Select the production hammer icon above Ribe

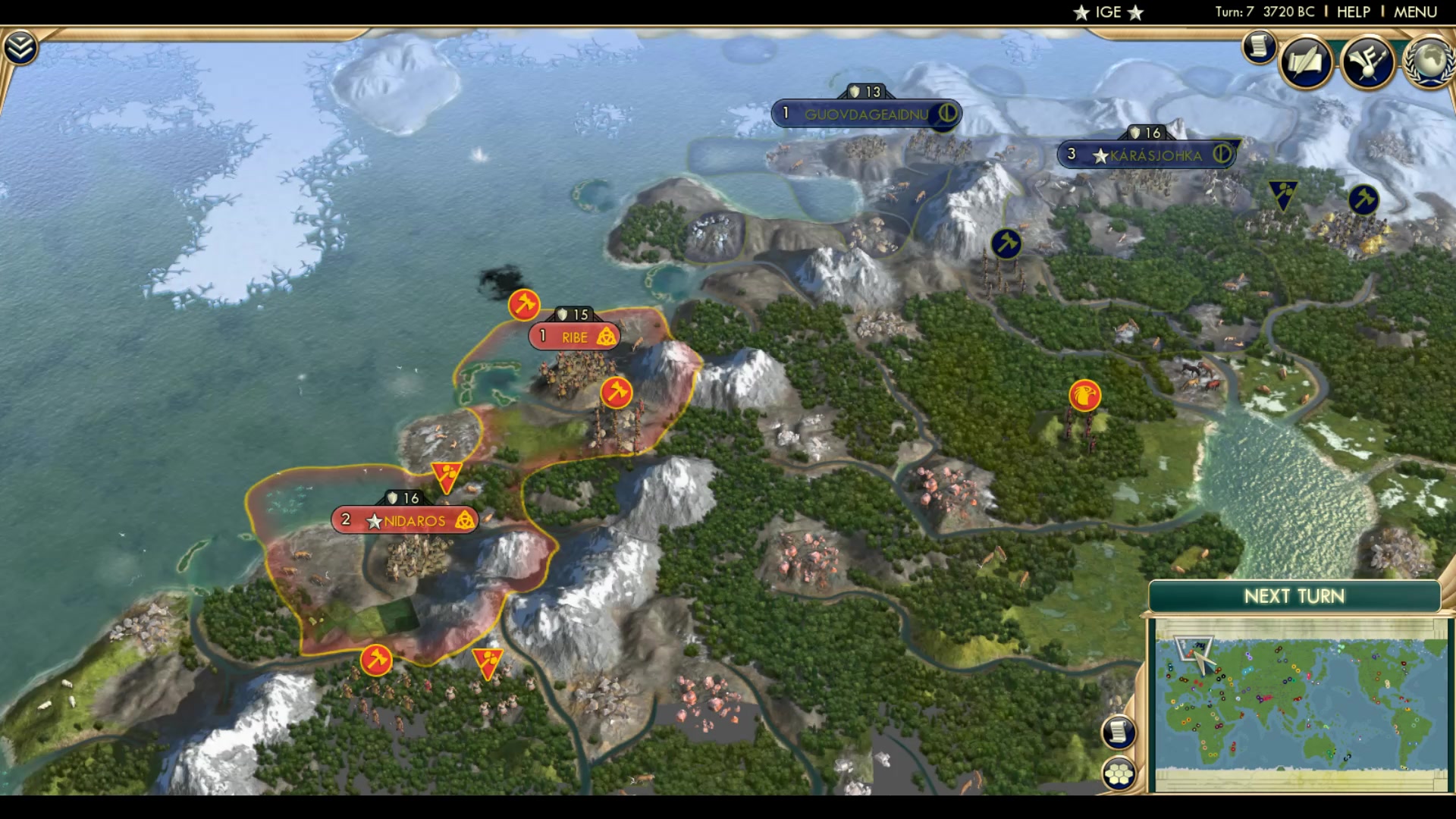click(526, 304)
